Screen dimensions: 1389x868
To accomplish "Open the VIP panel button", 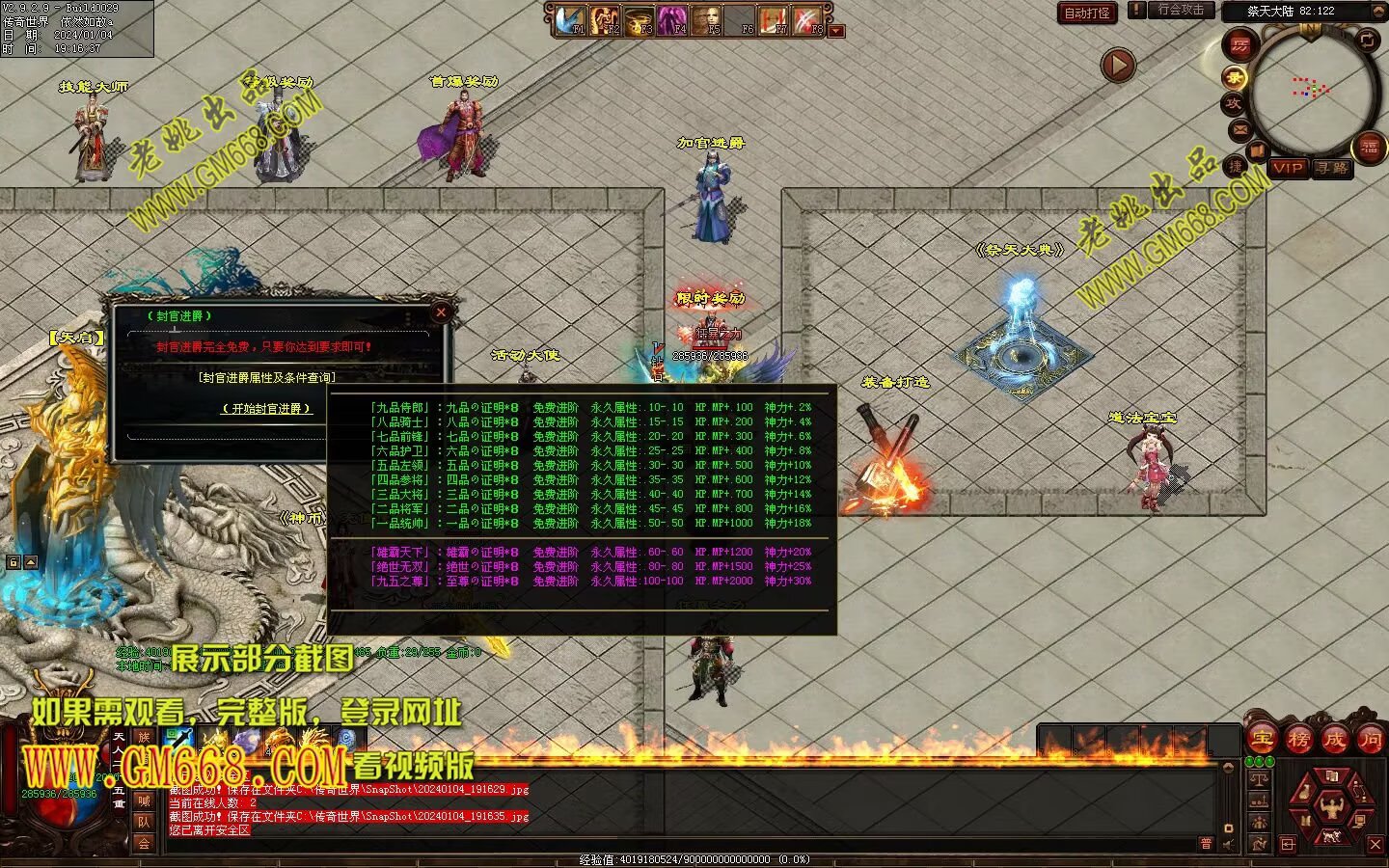I will 1288,168.
